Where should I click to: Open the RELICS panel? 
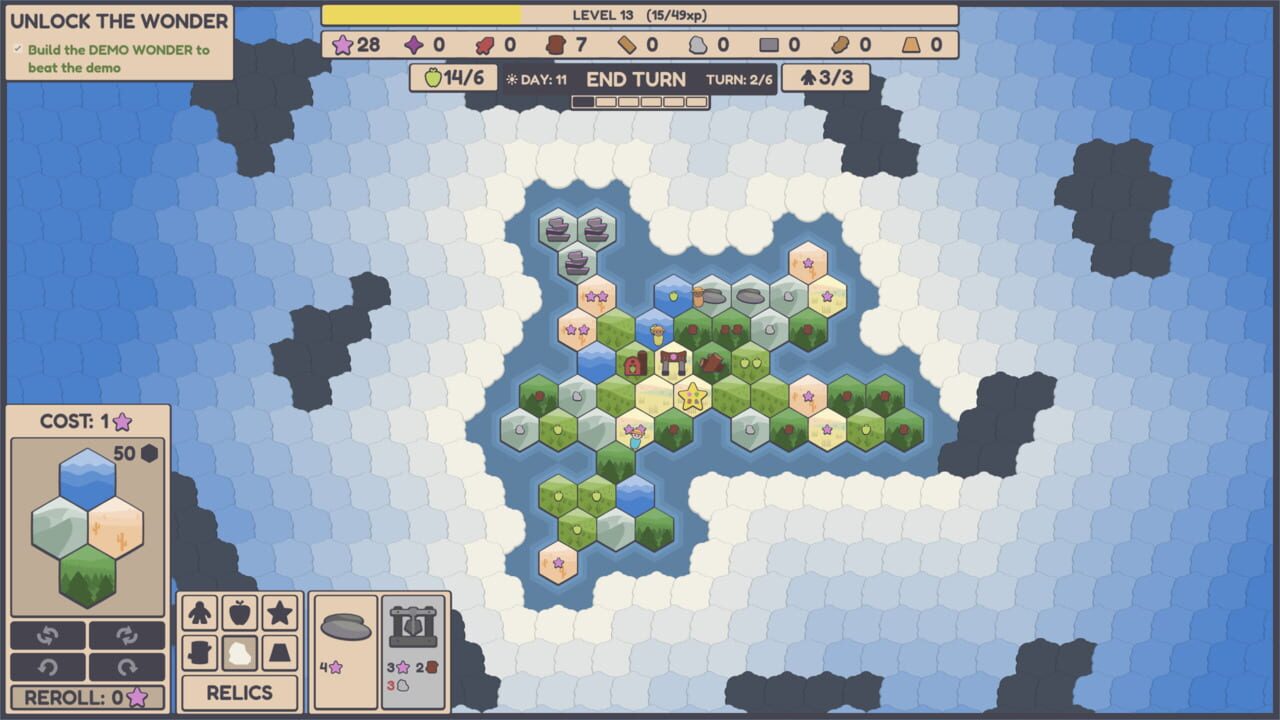(x=240, y=693)
